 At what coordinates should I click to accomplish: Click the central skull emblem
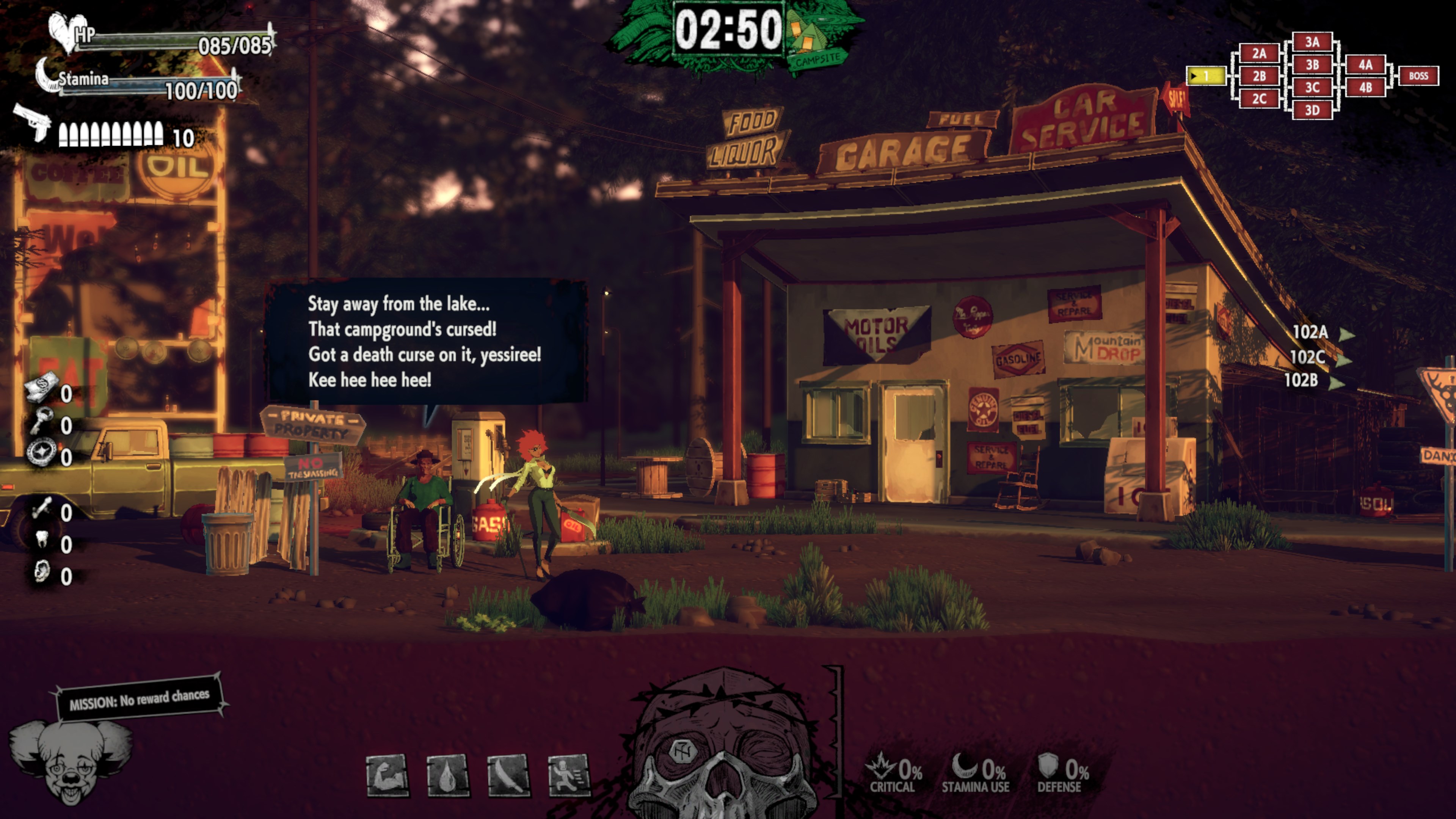coord(723,746)
